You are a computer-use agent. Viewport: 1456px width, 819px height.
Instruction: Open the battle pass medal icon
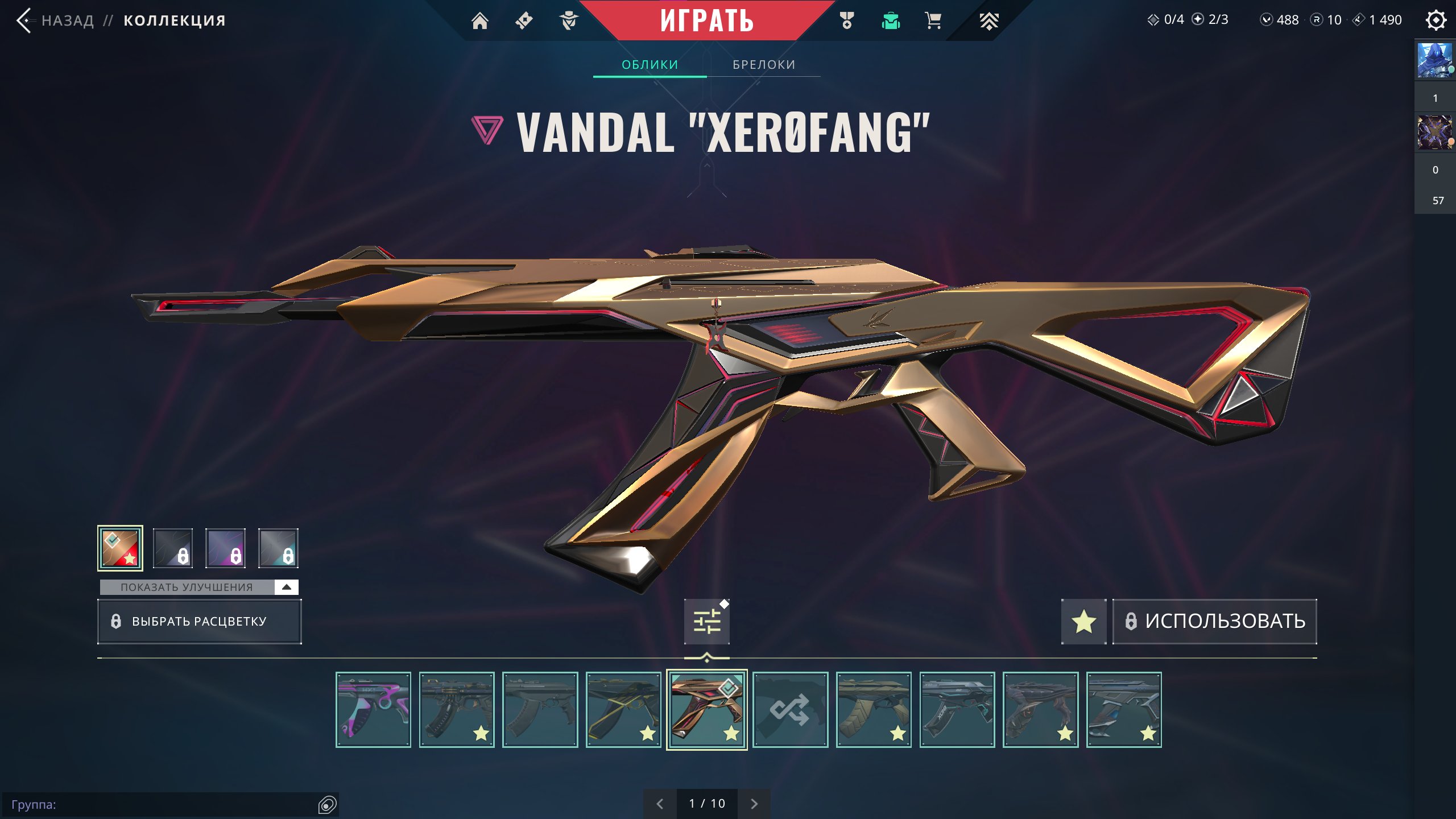pyautogui.click(x=847, y=21)
